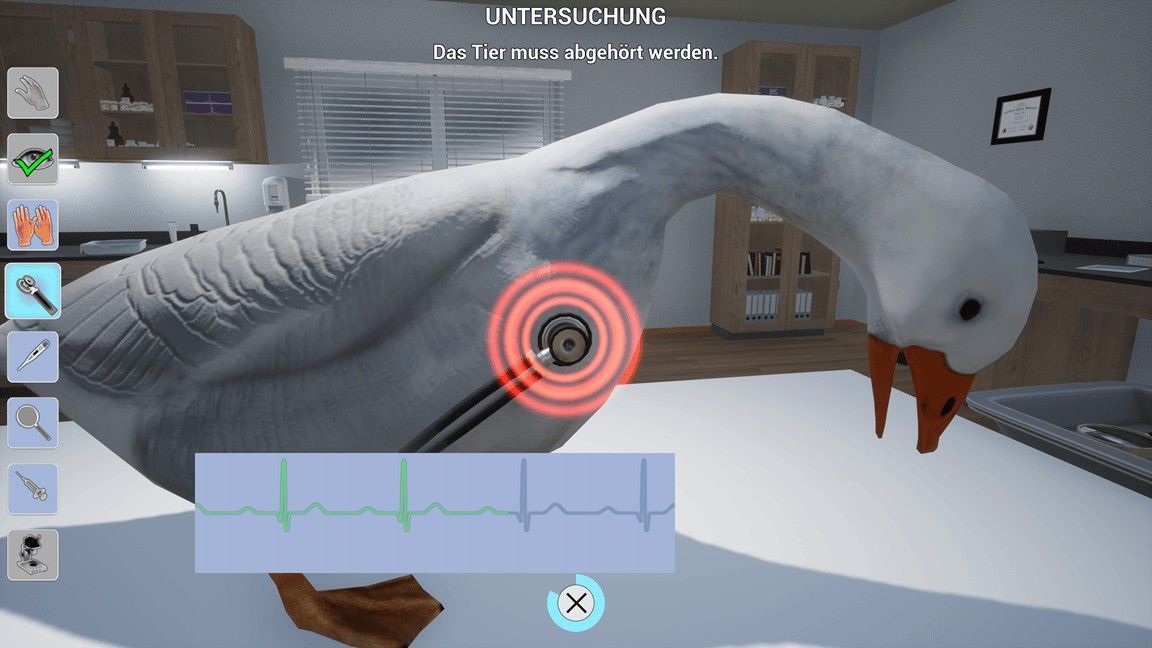Pick the thermometer tool
This screenshot has height=648, width=1152.
(x=33, y=357)
